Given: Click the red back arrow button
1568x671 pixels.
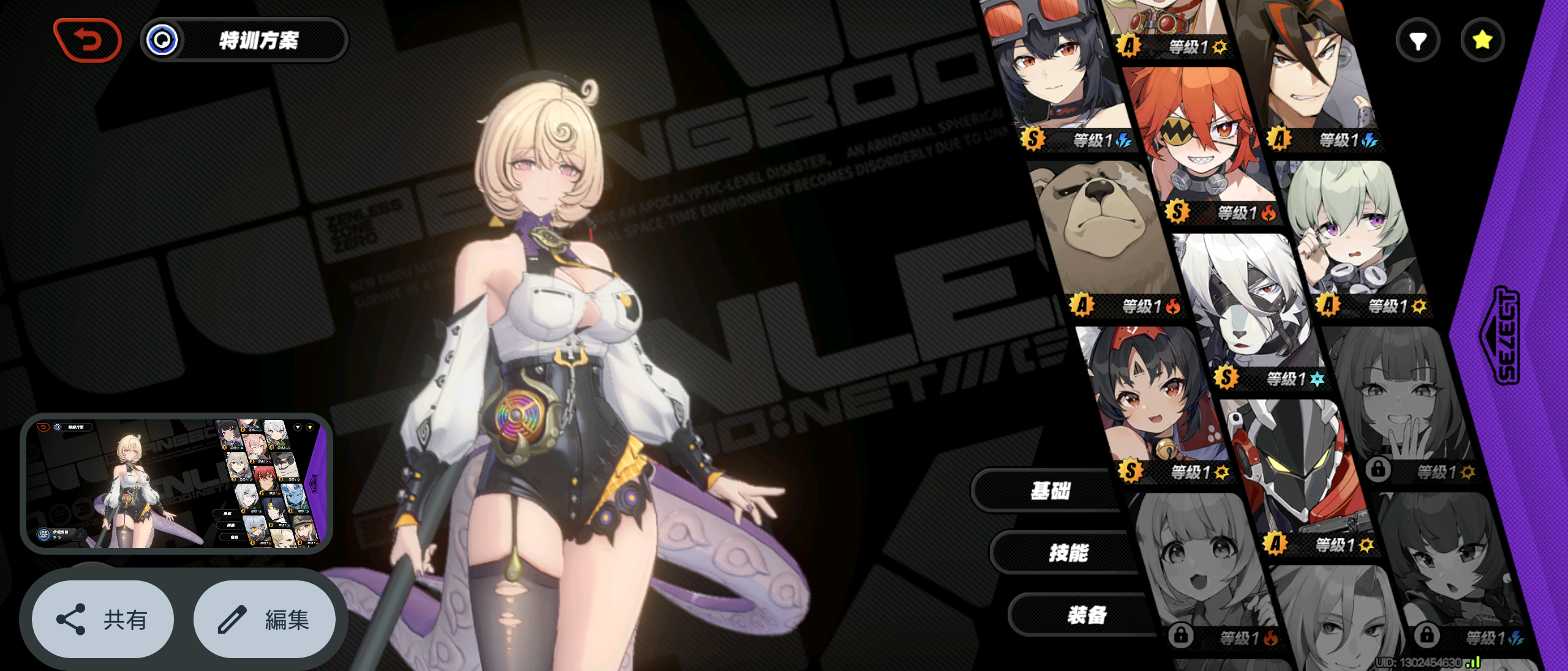Looking at the screenshot, I should [88, 40].
